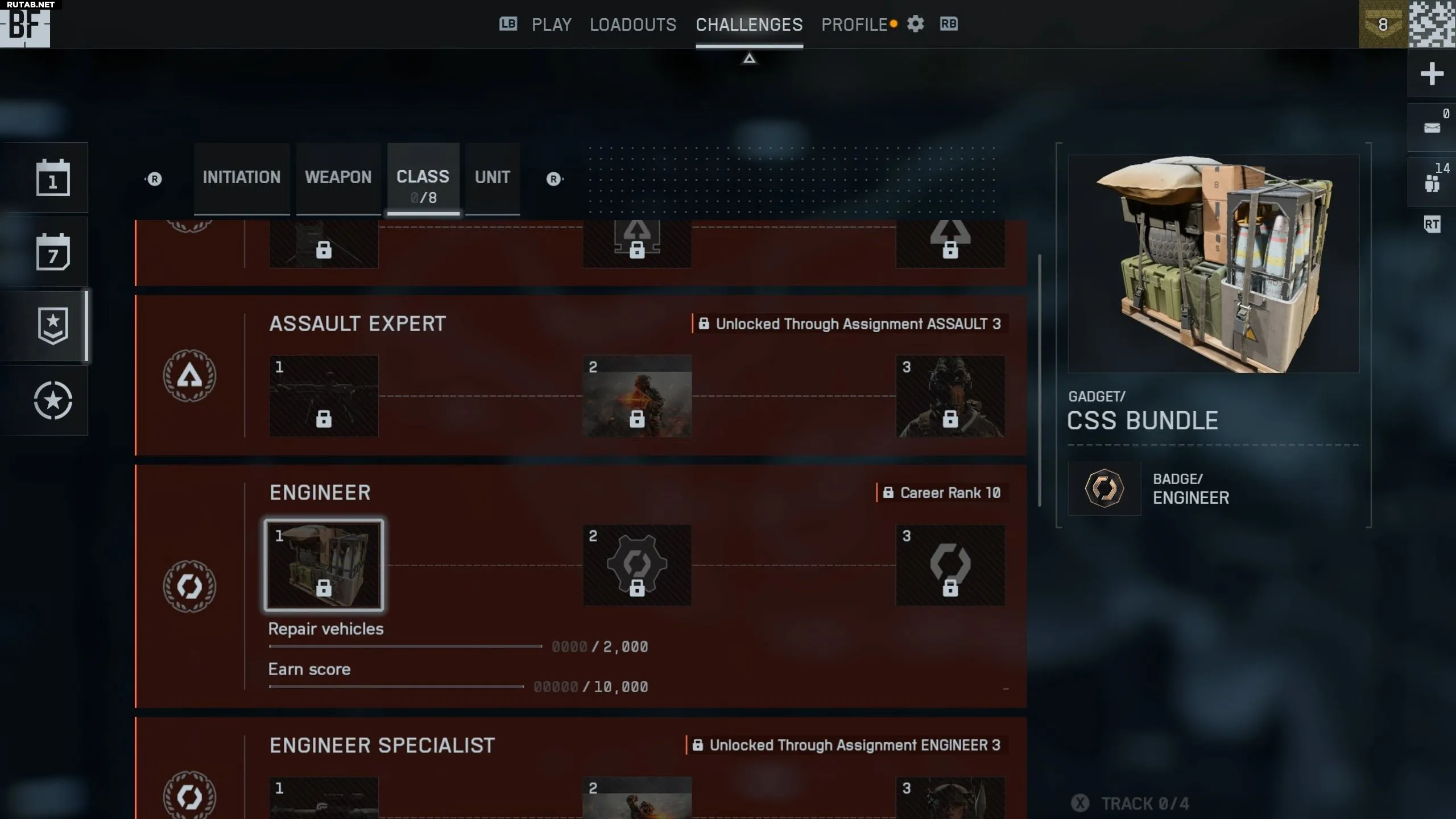Open the mail inbox icon
The width and height of the screenshot is (1456, 819).
(1431, 127)
